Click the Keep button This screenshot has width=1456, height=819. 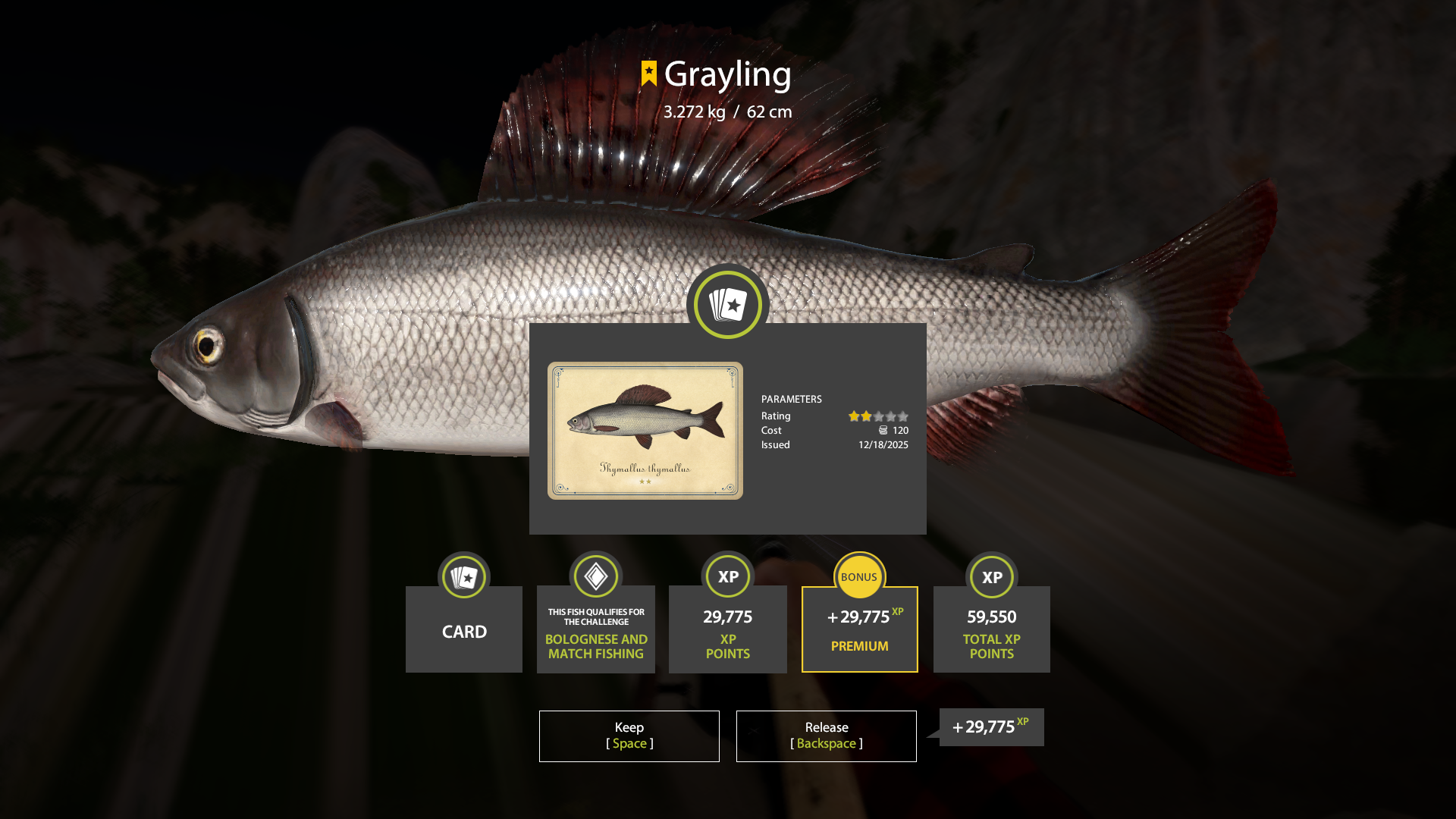point(629,736)
